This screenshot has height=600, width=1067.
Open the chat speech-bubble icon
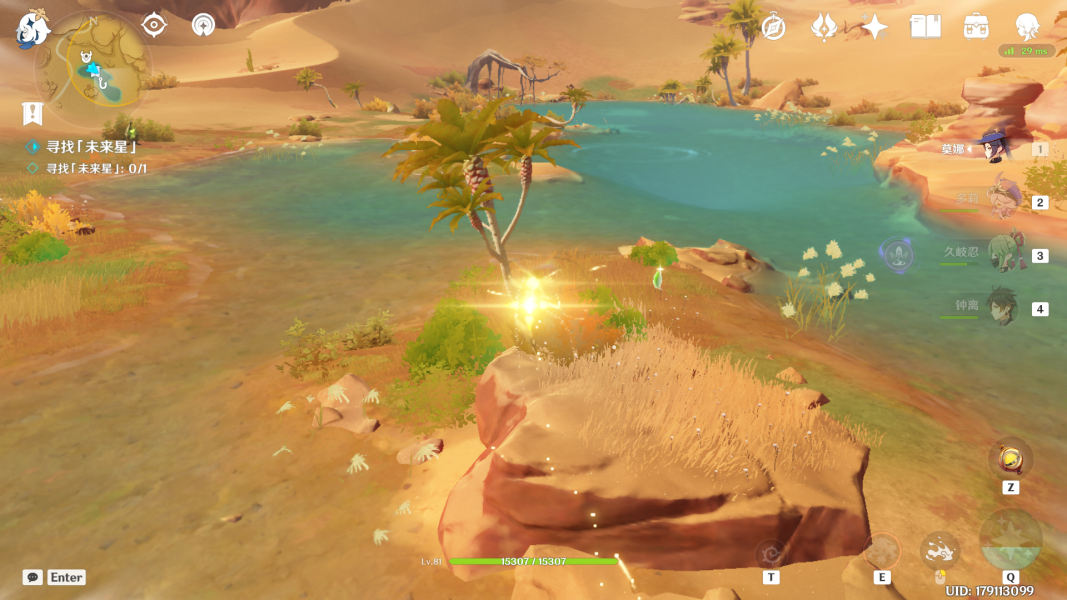[33, 577]
